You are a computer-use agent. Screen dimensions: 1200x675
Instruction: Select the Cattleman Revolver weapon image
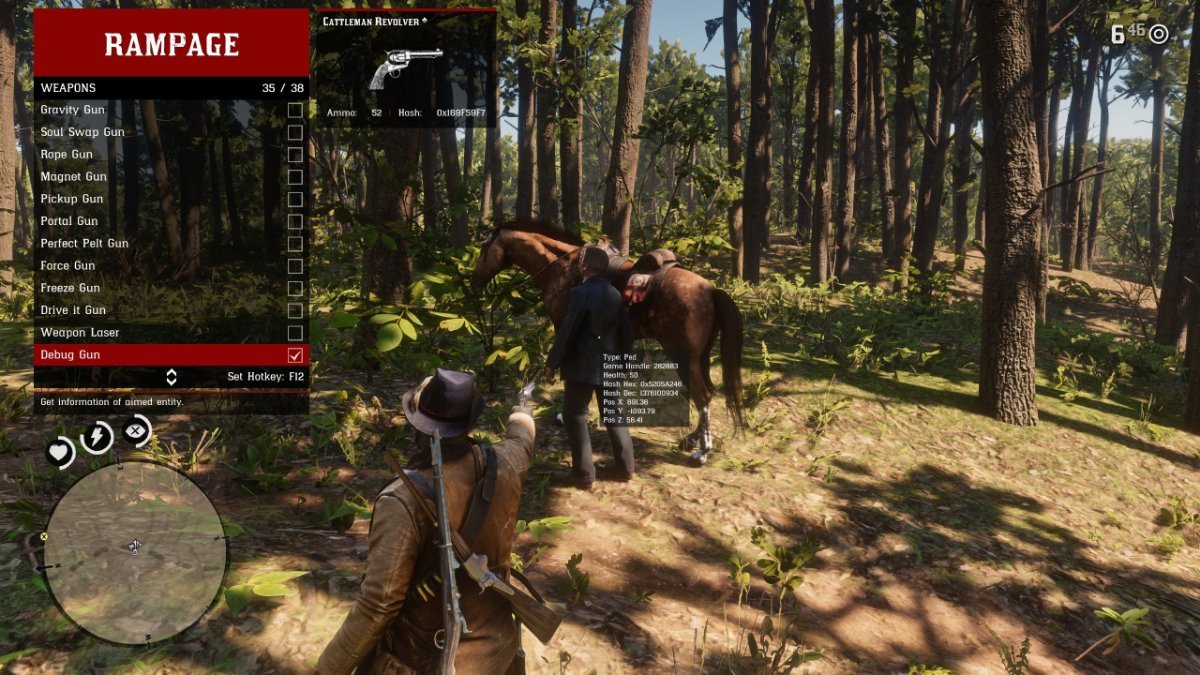pyautogui.click(x=405, y=68)
